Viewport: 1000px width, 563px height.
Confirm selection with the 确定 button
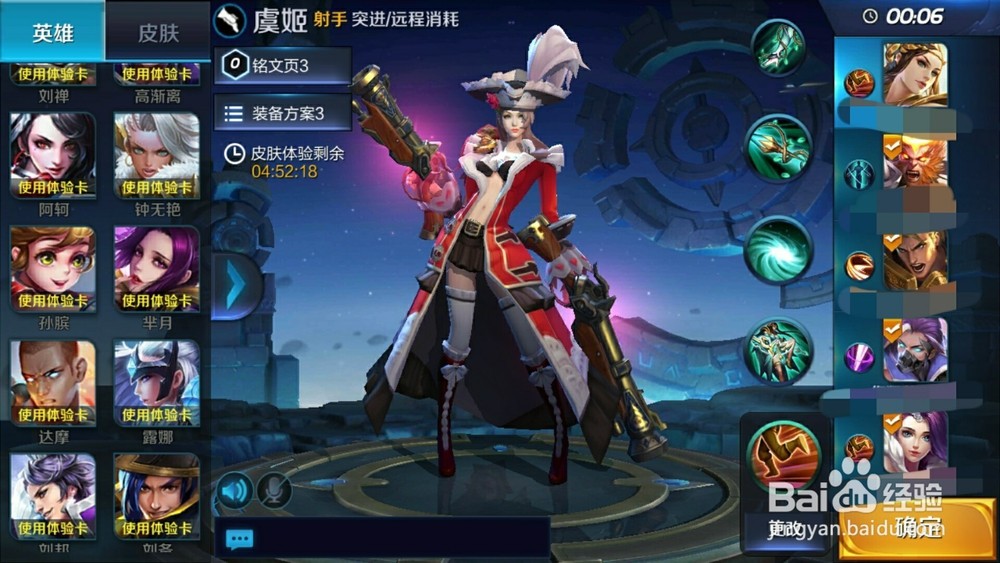coord(917,527)
